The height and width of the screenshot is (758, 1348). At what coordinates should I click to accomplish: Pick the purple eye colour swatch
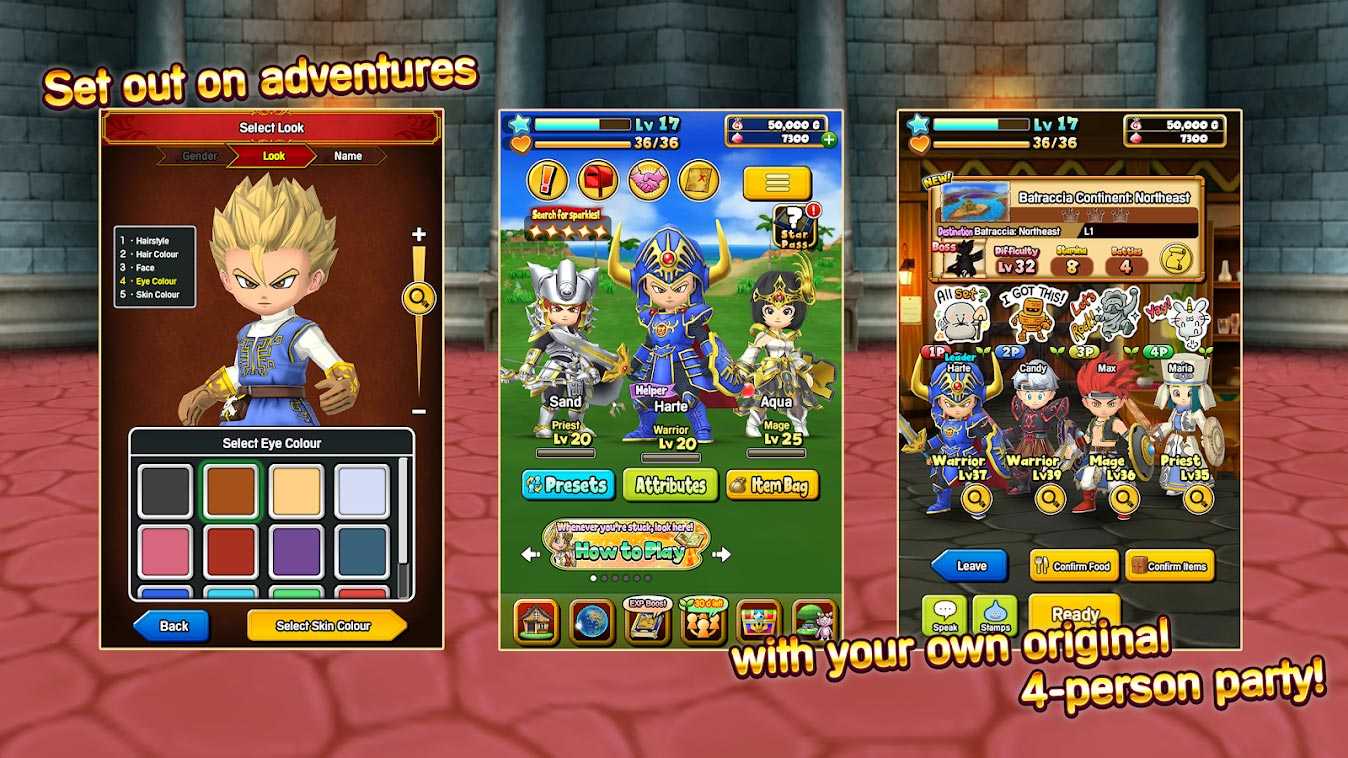pos(296,552)
